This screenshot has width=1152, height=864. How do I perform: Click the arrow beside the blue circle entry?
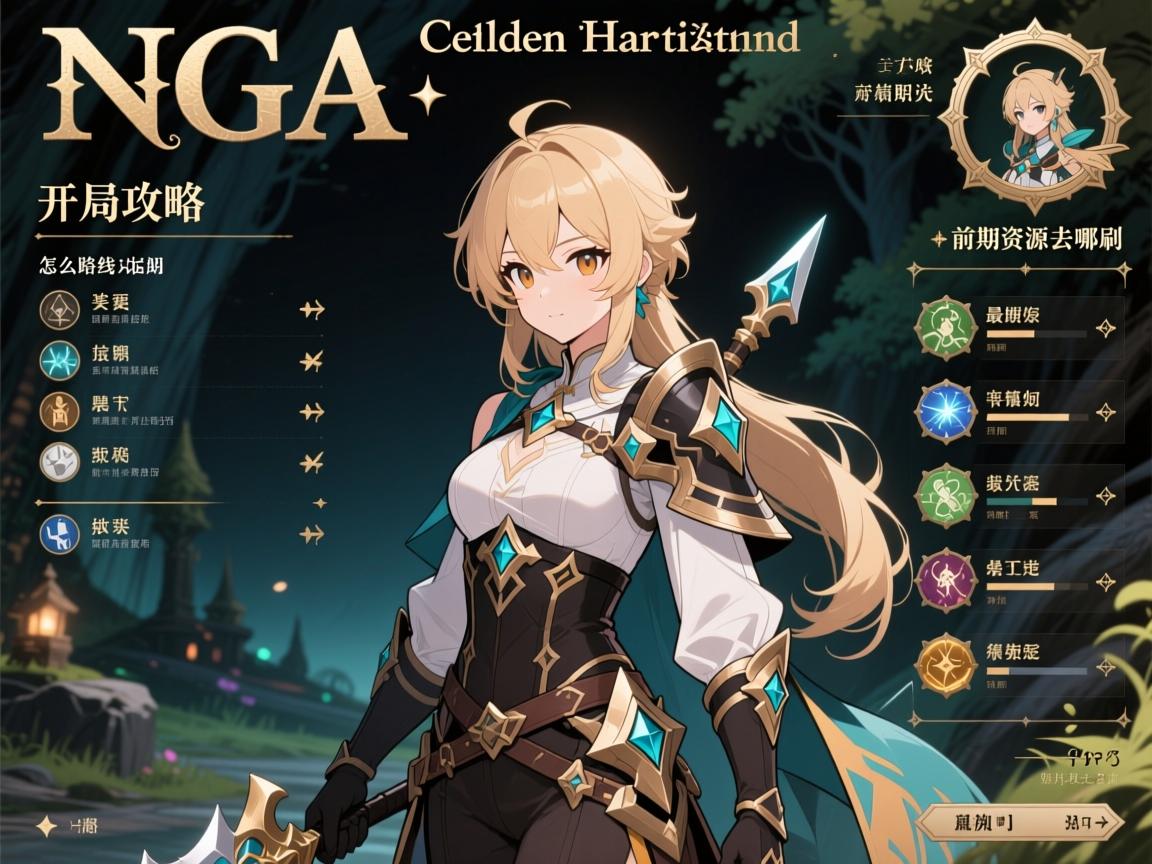312,535
